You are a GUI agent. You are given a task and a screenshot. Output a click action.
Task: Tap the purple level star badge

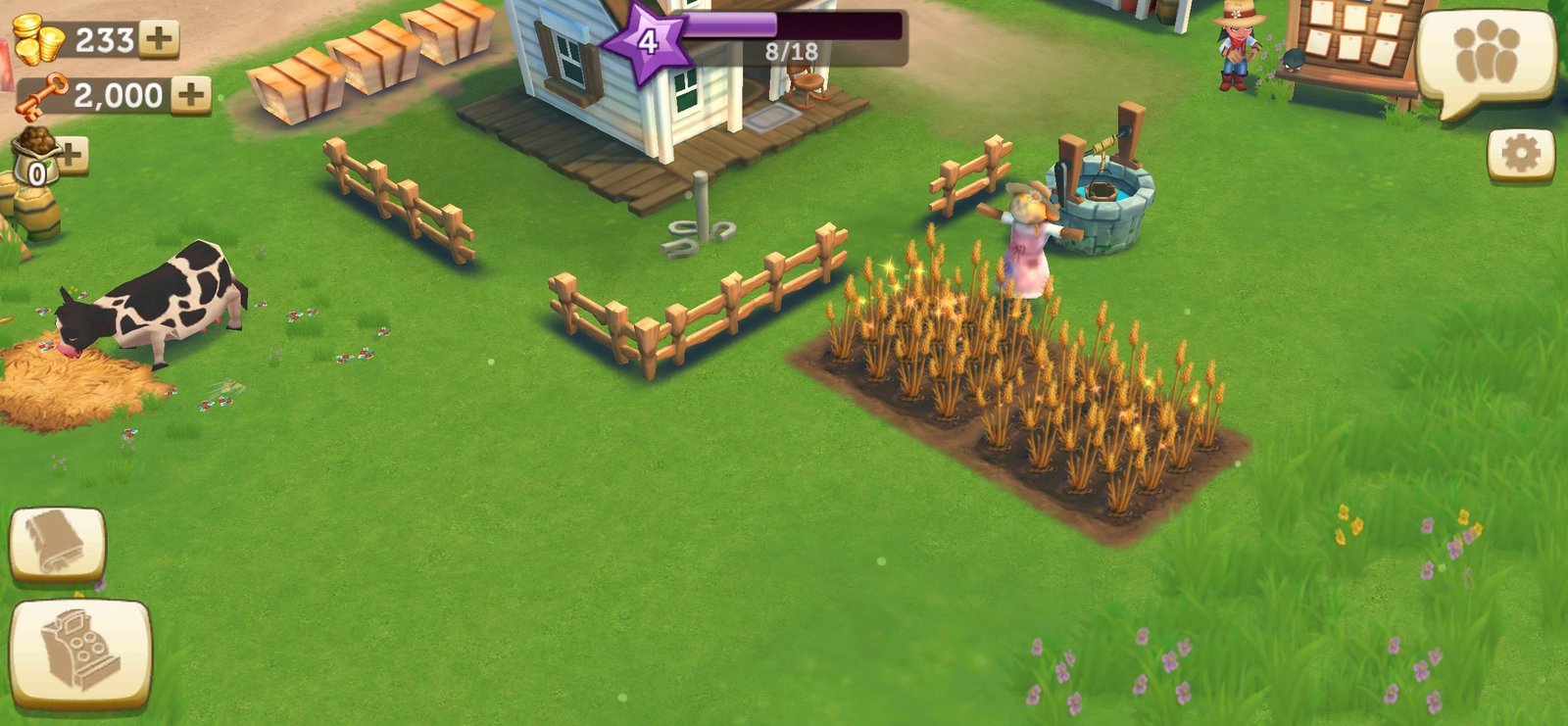tap(647, 42)
